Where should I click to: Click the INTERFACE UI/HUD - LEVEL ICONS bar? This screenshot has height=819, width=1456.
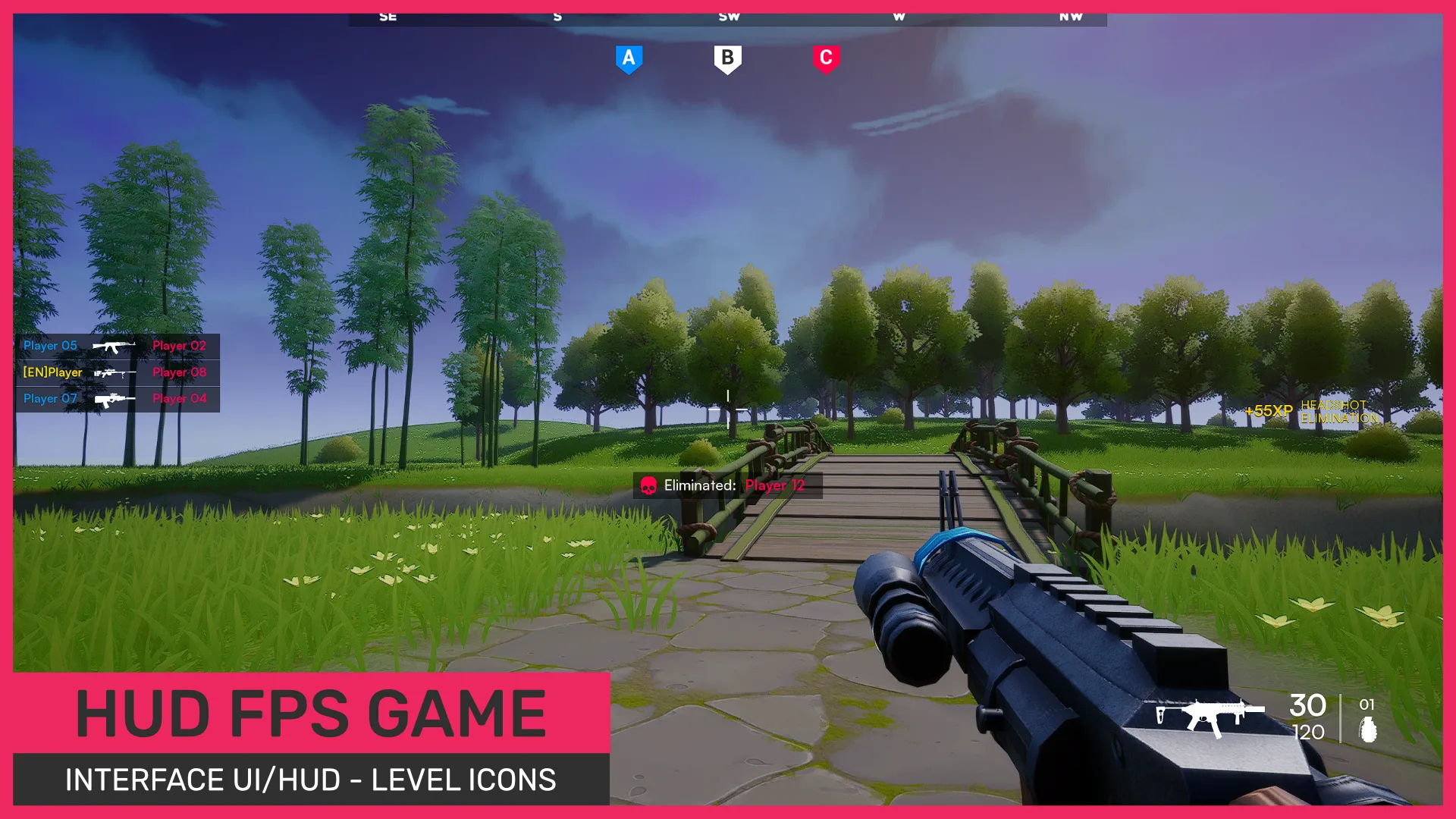(311, 780)
